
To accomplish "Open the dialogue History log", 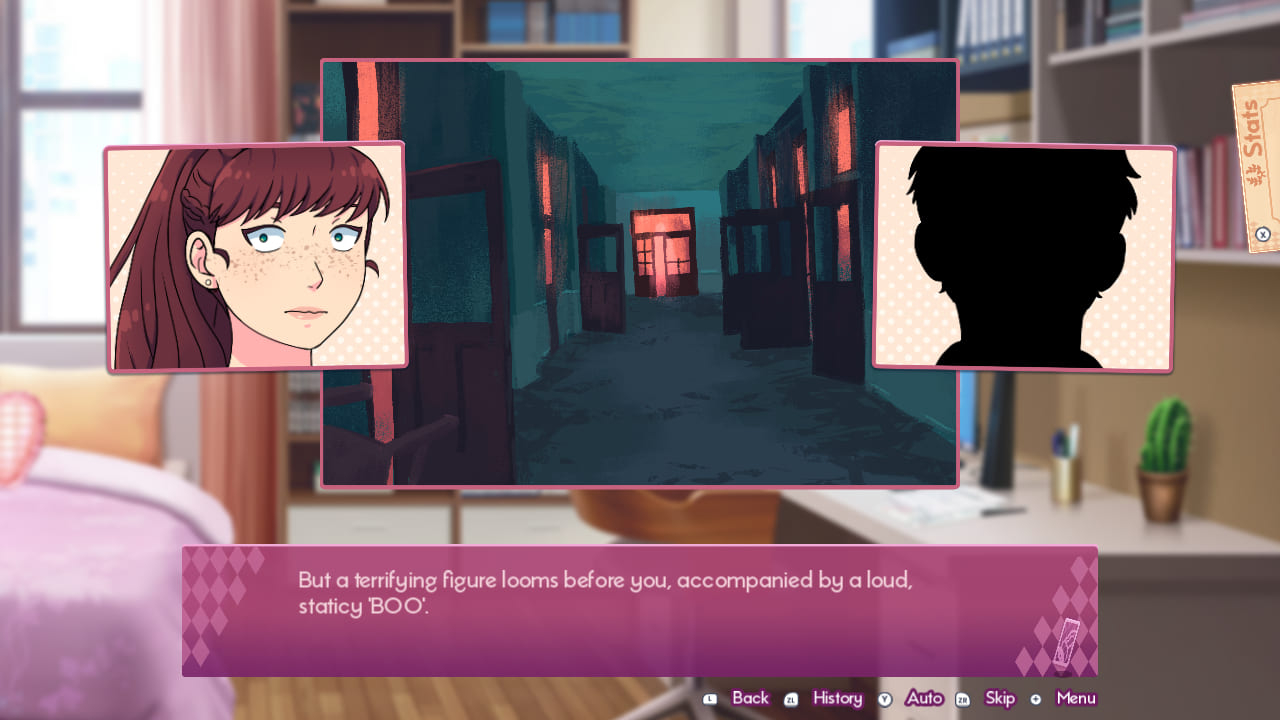I will (837, 697).
